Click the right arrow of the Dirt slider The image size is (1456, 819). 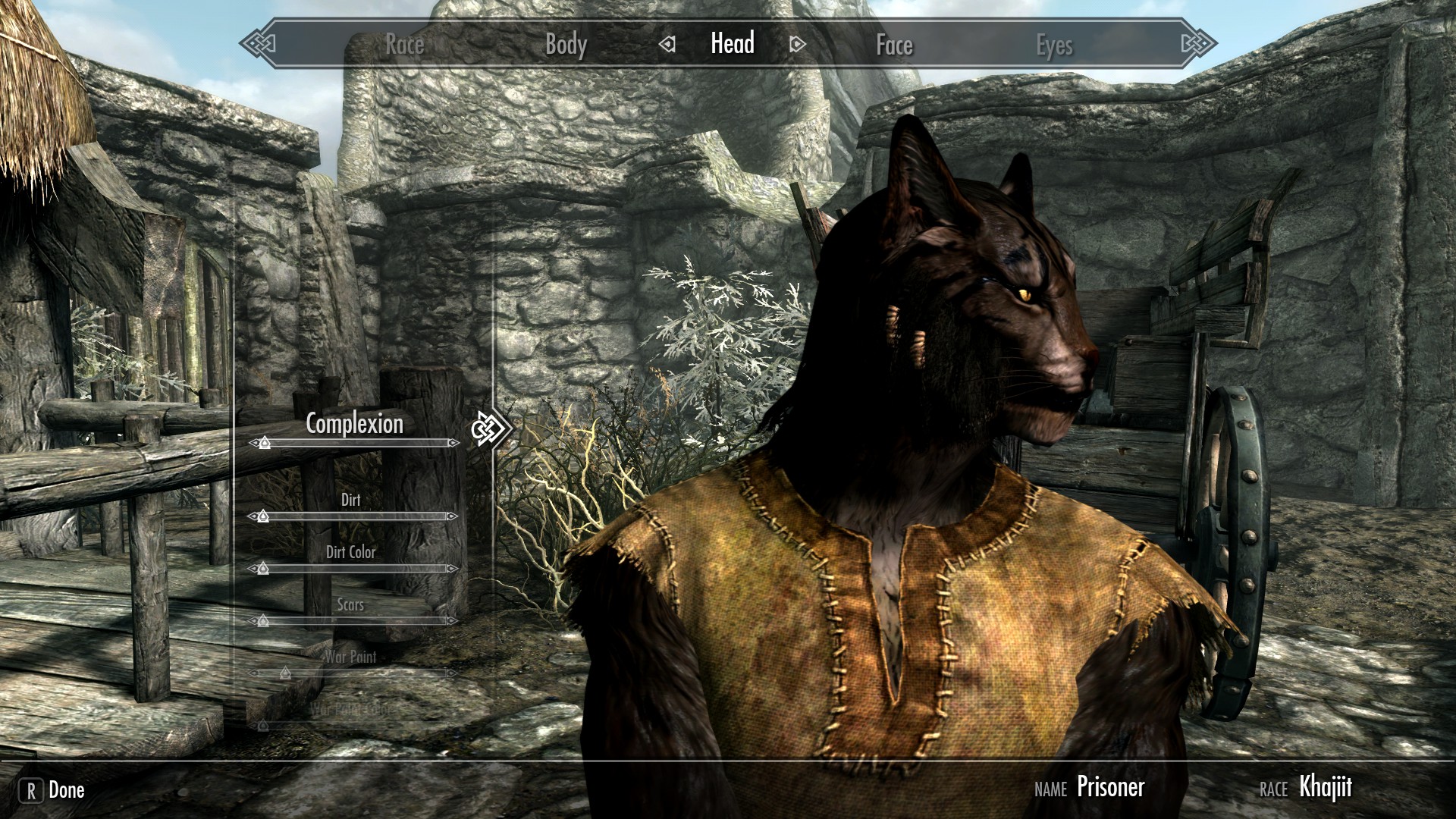[453, 516]
